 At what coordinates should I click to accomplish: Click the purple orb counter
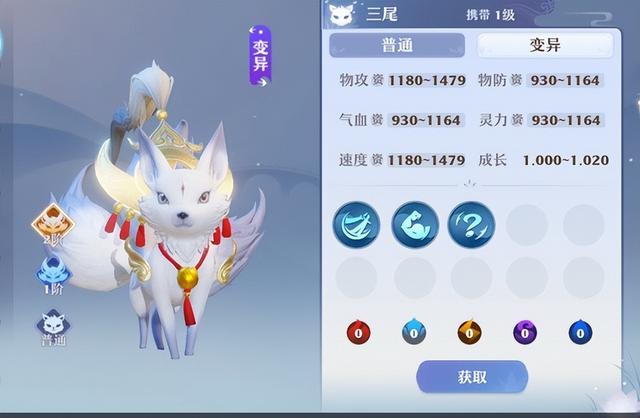click(x=523, y=333)
